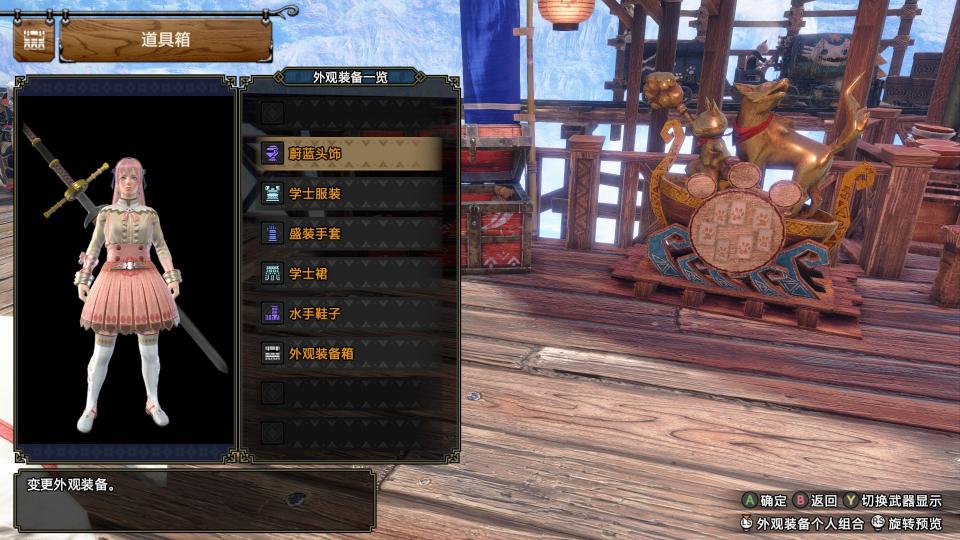The image size is (960, 540).
Task: Select the 蔚蓝头饰 headgear entry
Action: pyautogui.click(x=342, y=154)
